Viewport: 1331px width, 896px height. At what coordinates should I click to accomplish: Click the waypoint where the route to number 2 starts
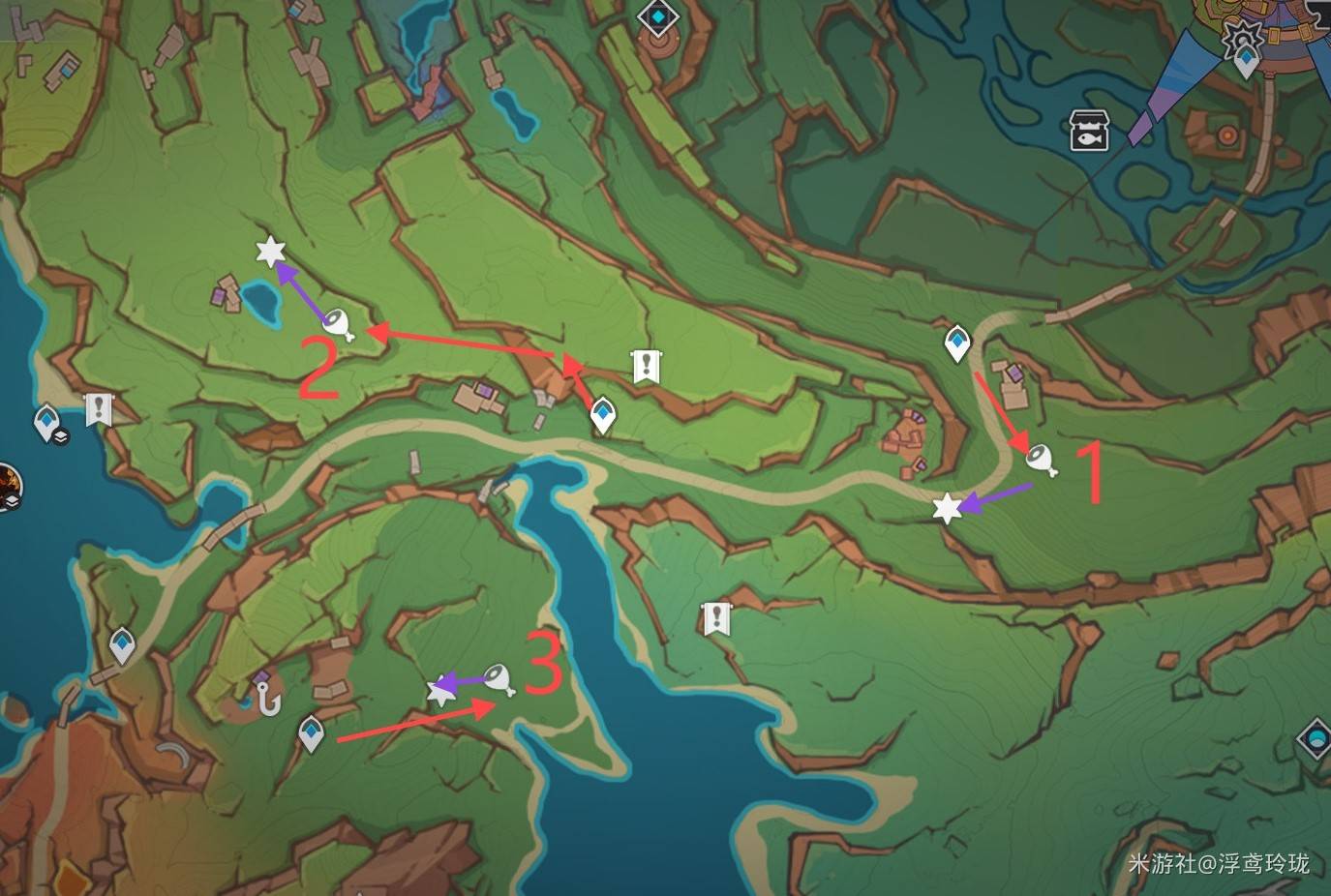[604, 415]
